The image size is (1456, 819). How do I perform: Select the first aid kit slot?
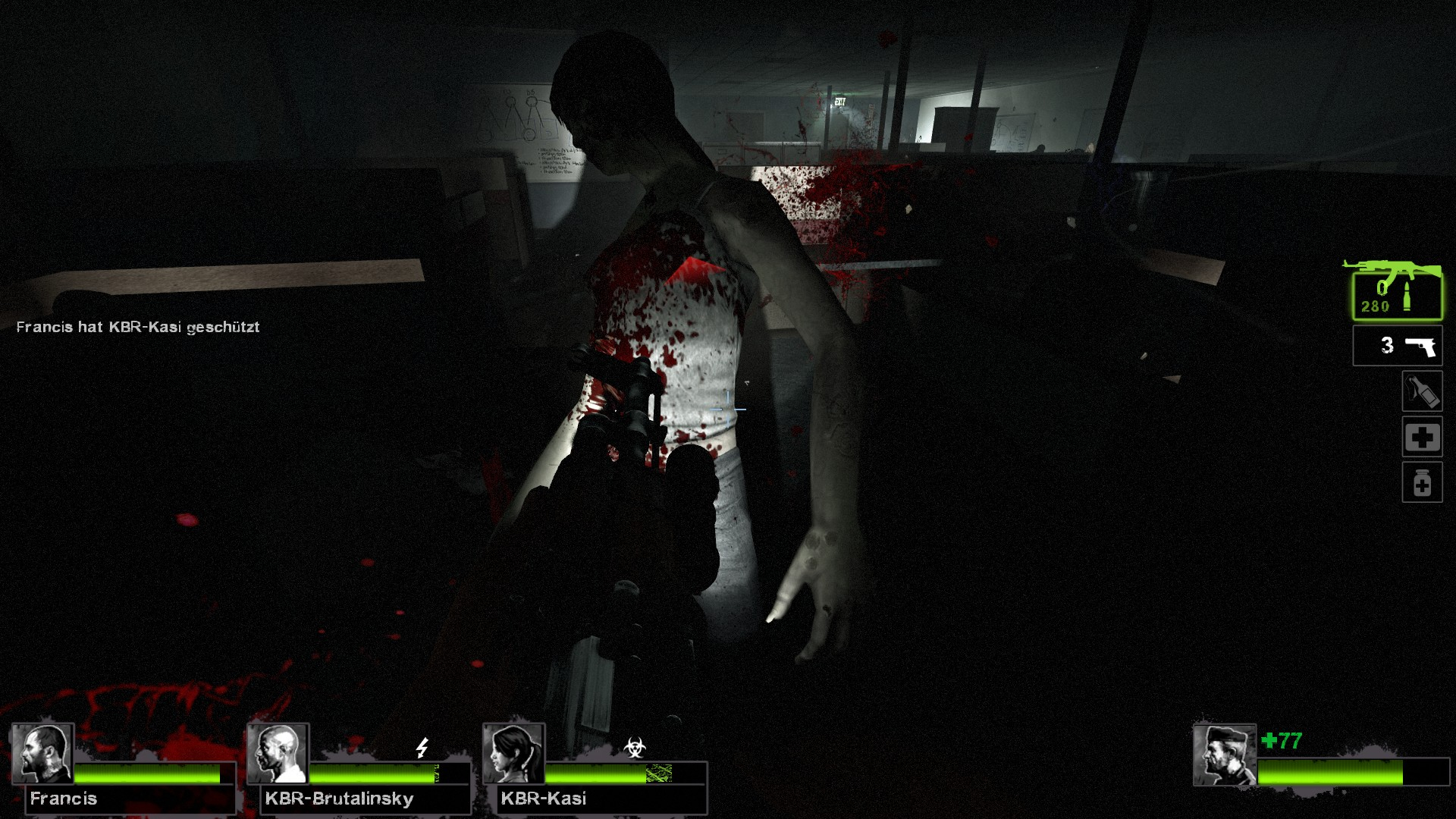tap(1421, 437)
